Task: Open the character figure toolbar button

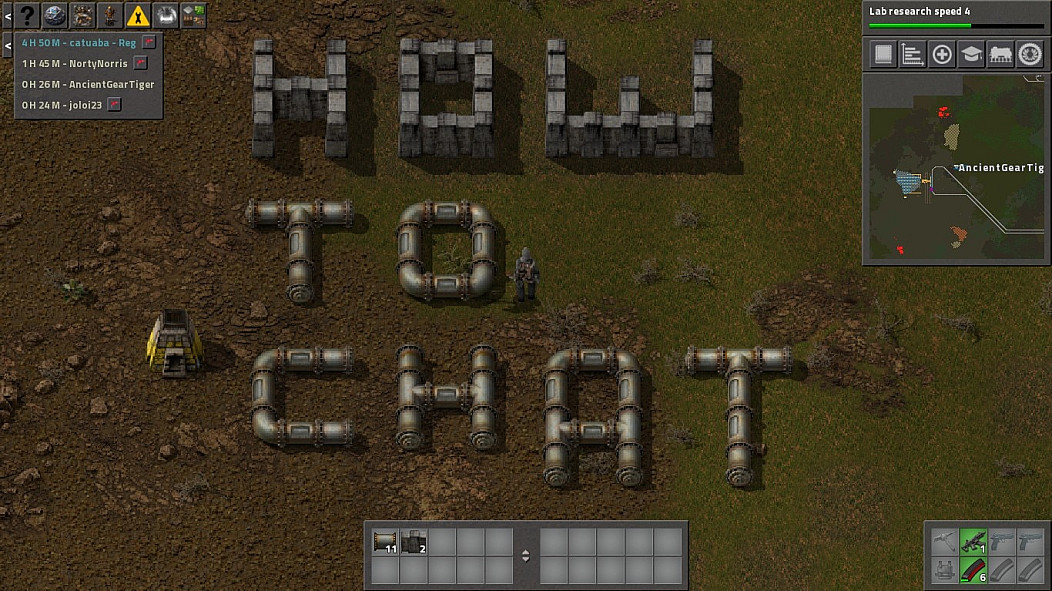Action: [110, 15]
